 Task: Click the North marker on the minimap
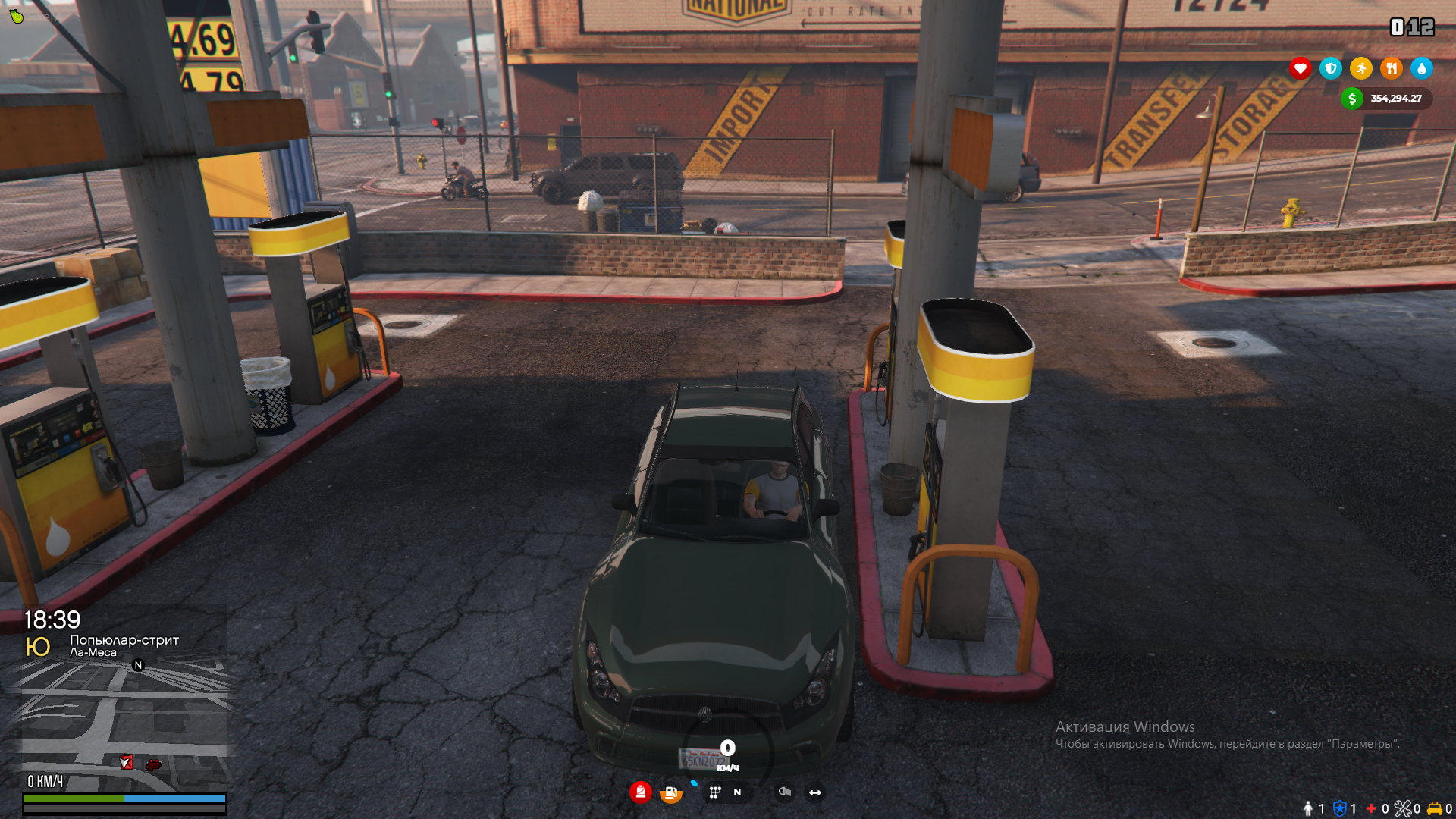click(x=138, y=665)
